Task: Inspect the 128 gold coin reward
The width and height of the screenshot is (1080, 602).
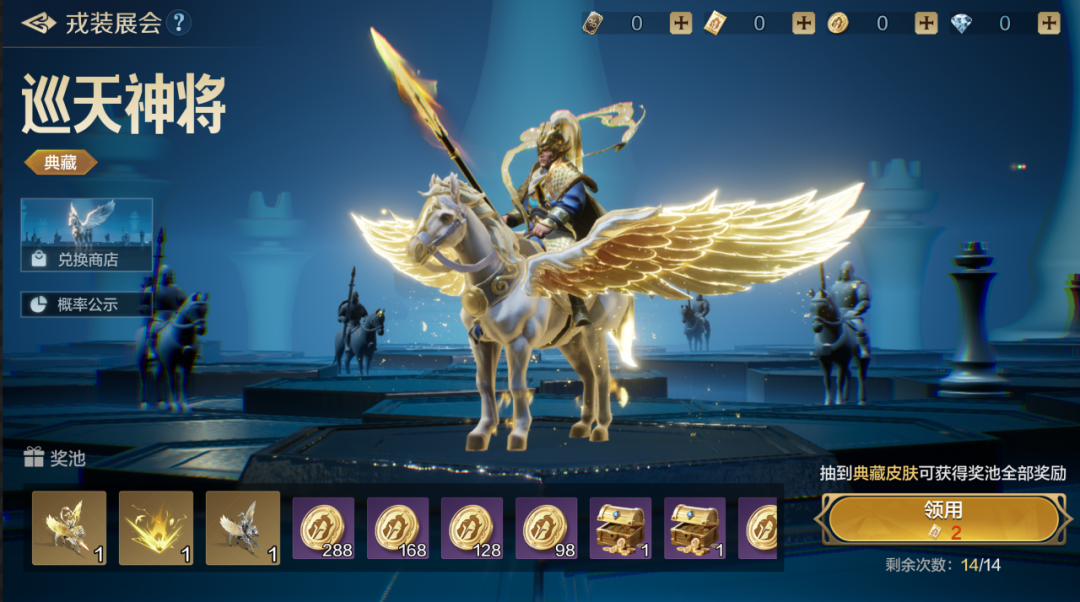Action: click(x=472, y=528)
